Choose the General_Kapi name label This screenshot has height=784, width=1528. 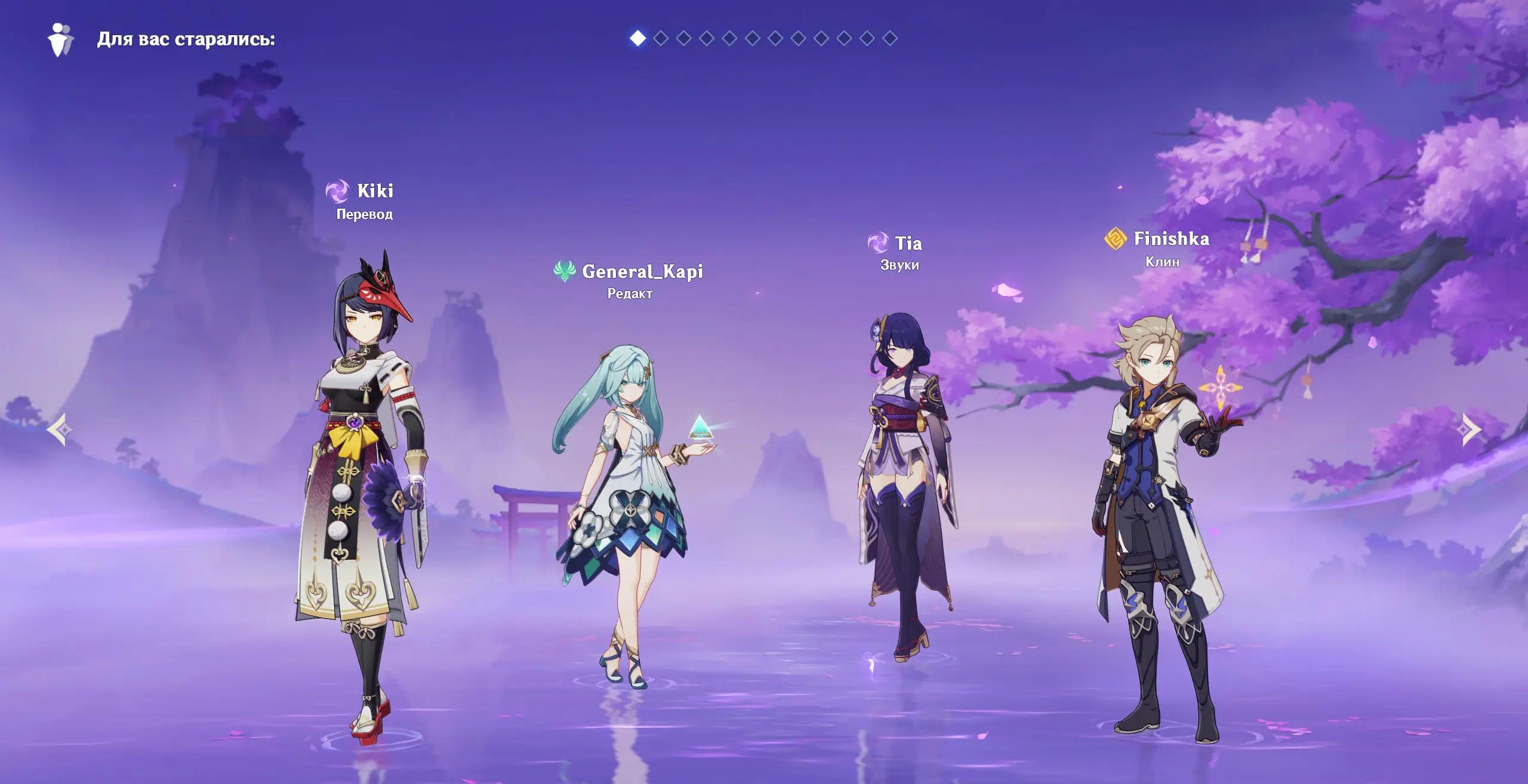coord(642,272)
